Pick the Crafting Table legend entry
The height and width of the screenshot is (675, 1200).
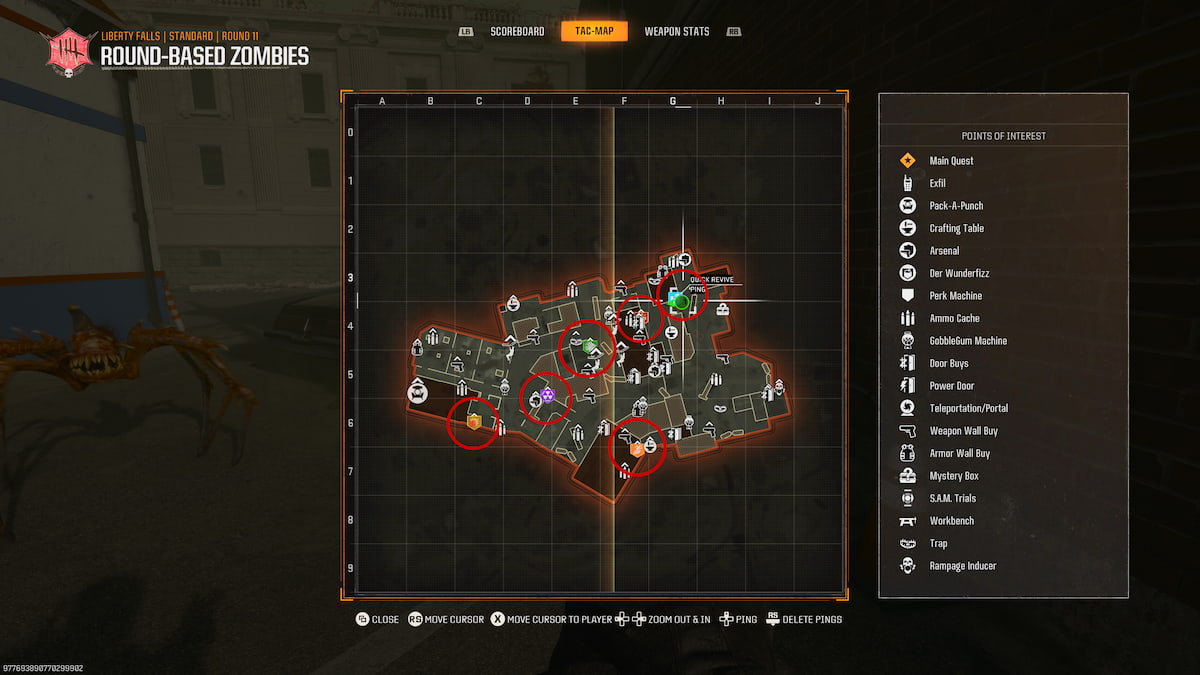tap(956, 228)
